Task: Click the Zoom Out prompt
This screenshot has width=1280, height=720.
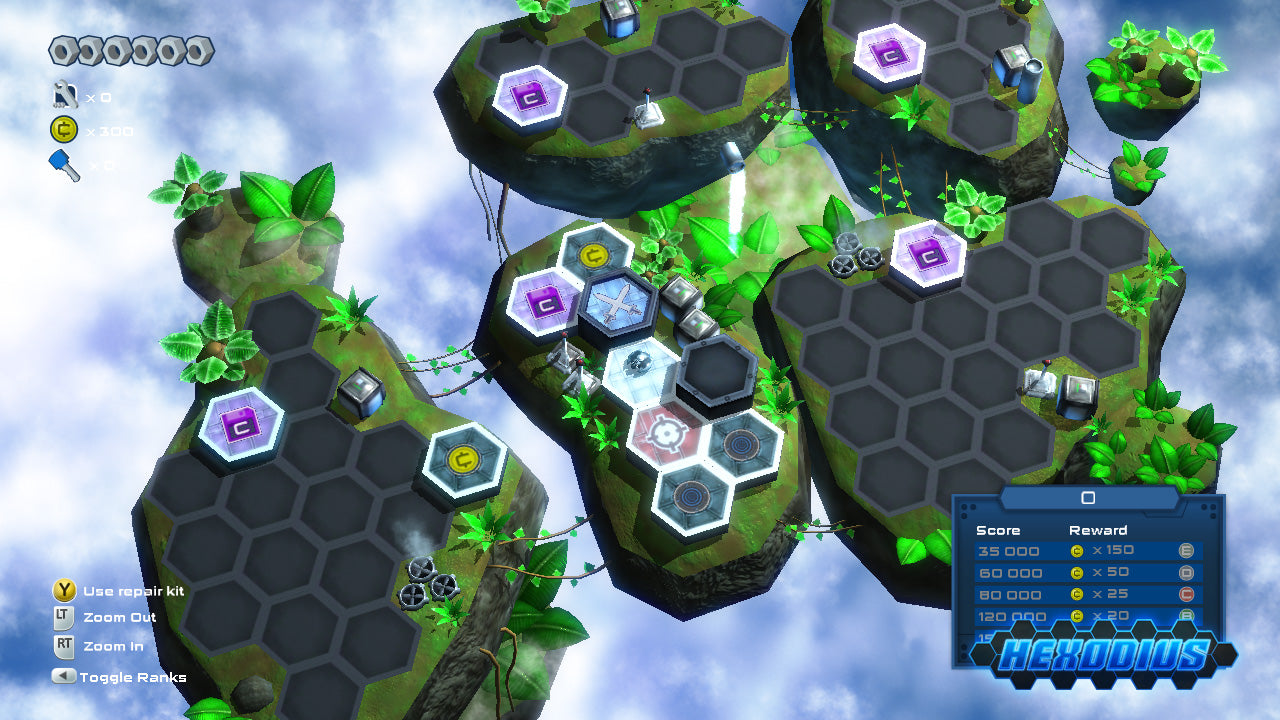Action: coord(65,617)
